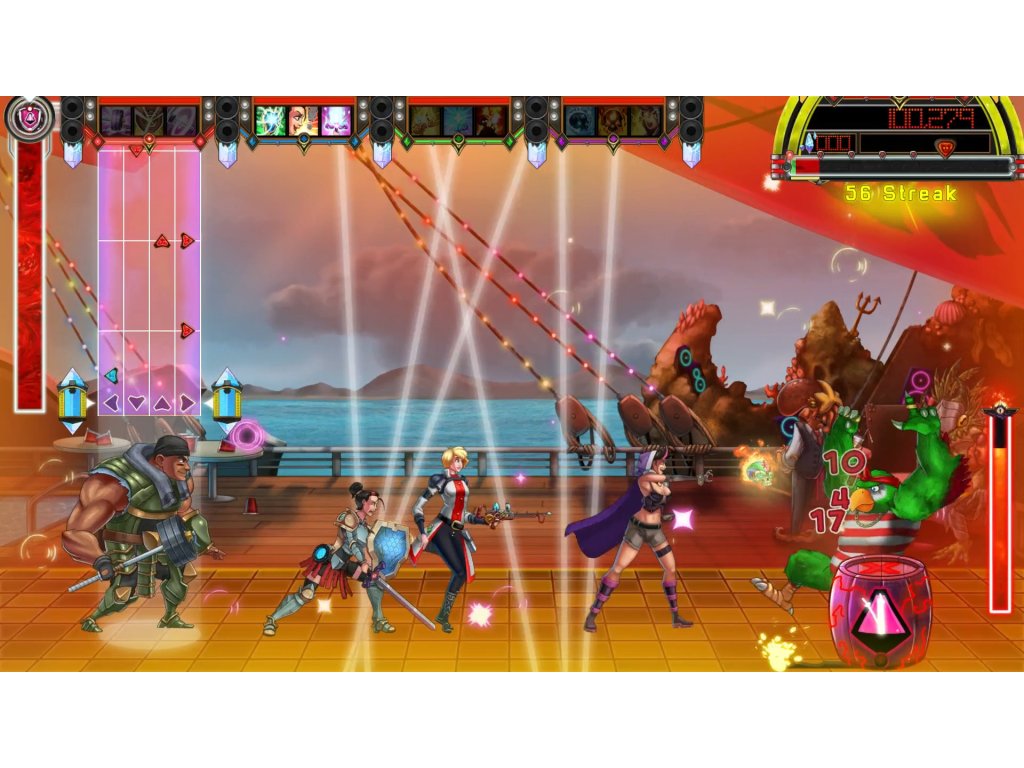1024x768 pixels.
Task: Click the right arrow receptor in the note lane
Action: point(187,402)
